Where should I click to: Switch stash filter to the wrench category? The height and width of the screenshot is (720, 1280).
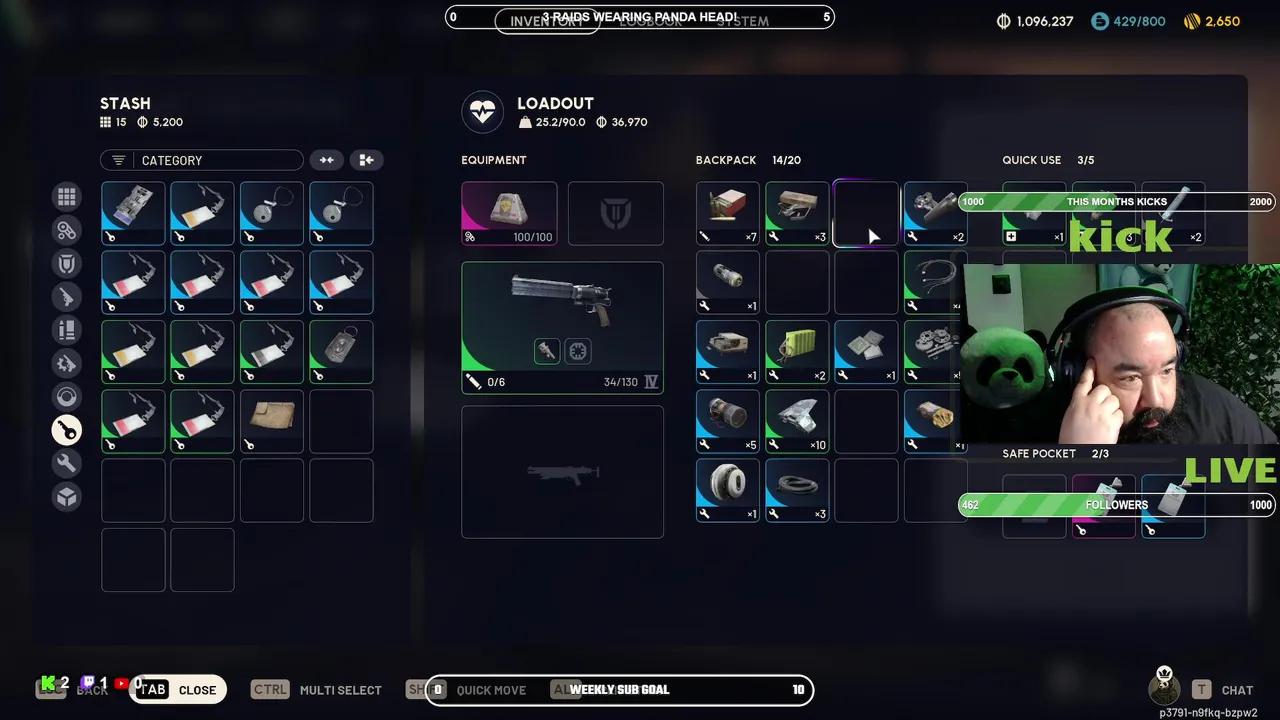(67, 463)
